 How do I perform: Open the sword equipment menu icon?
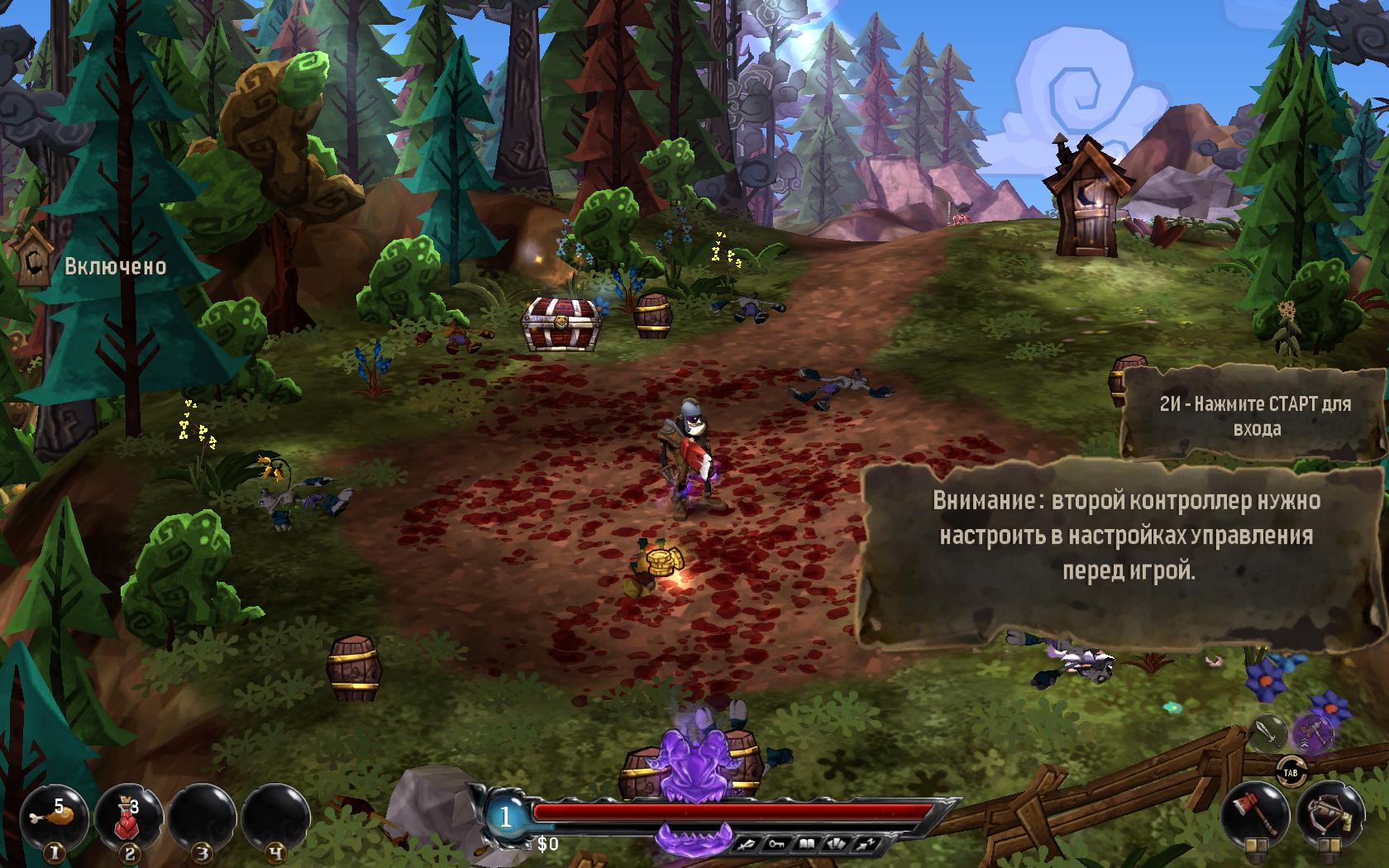(747, 844)
